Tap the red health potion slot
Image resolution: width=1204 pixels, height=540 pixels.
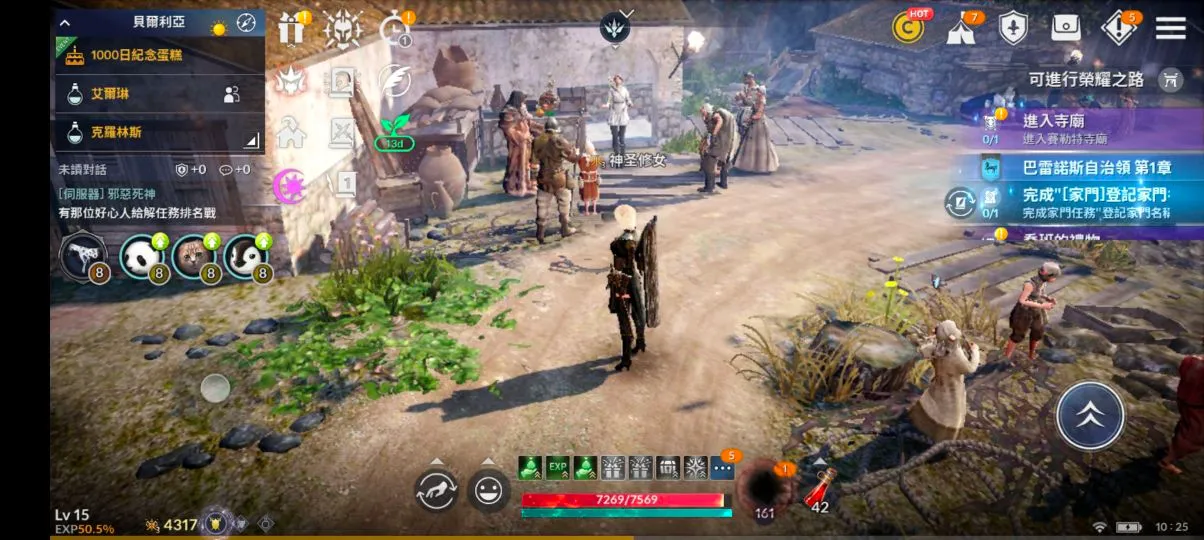821,487
